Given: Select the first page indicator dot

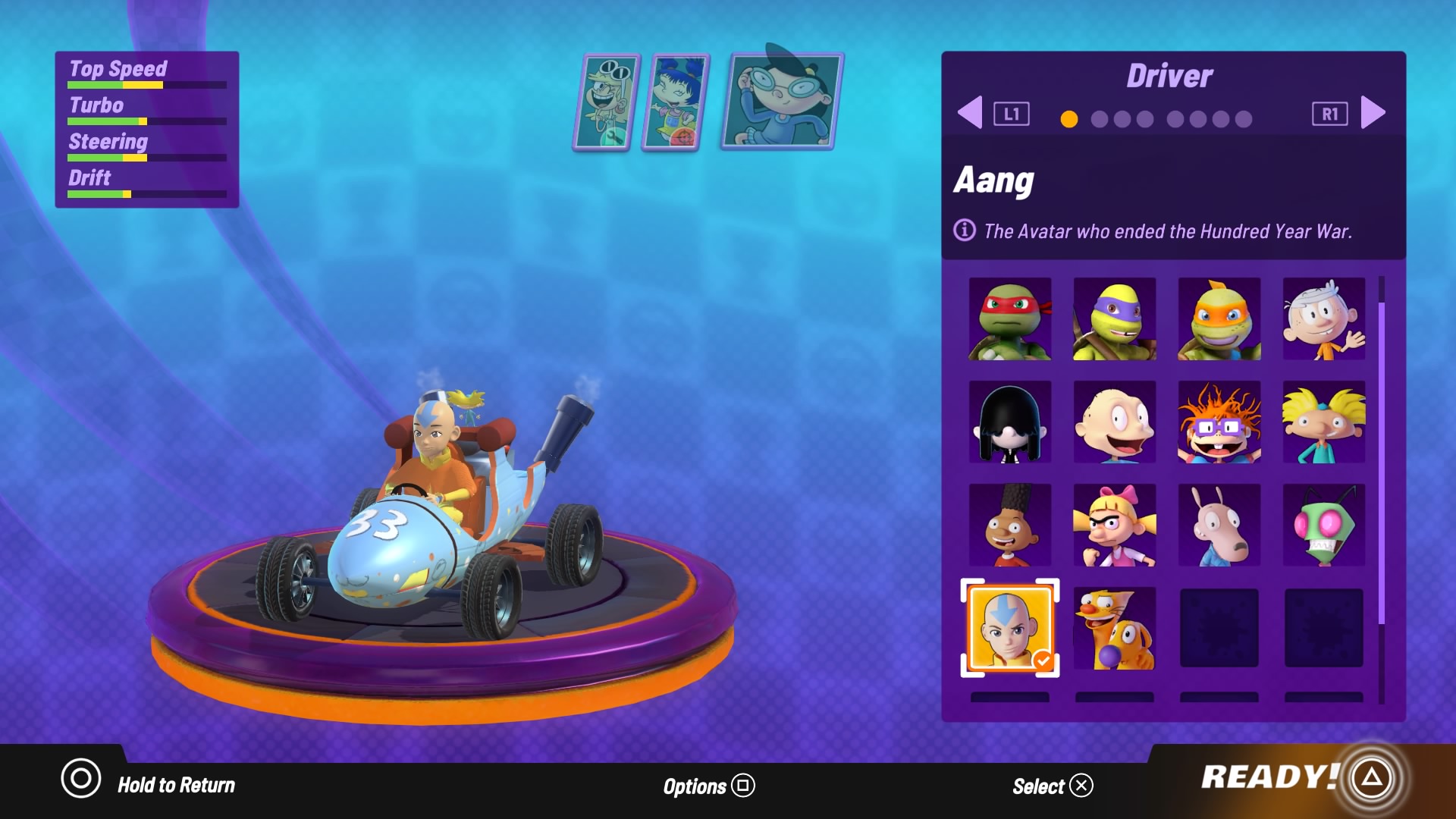Looking at the screenshot, I should [1069, 119].
